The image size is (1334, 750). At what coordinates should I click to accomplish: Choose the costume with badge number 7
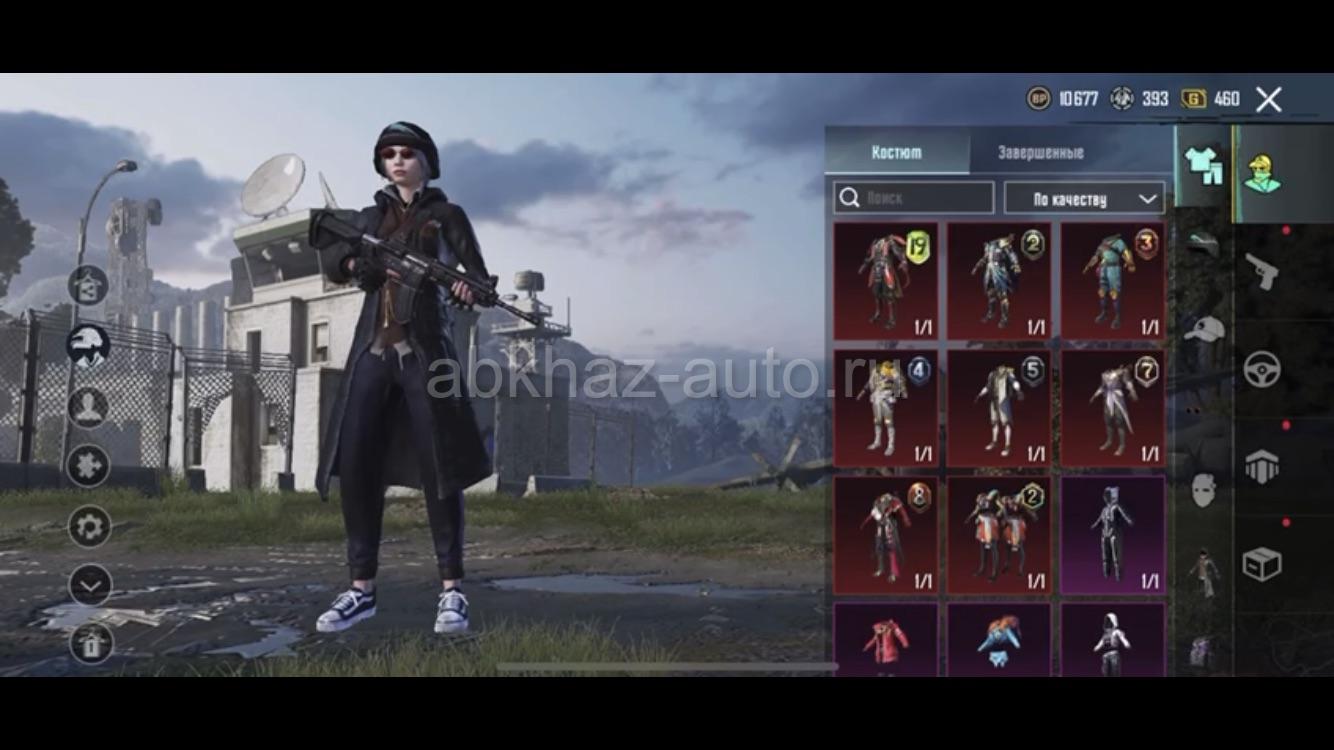[1113, 407]
